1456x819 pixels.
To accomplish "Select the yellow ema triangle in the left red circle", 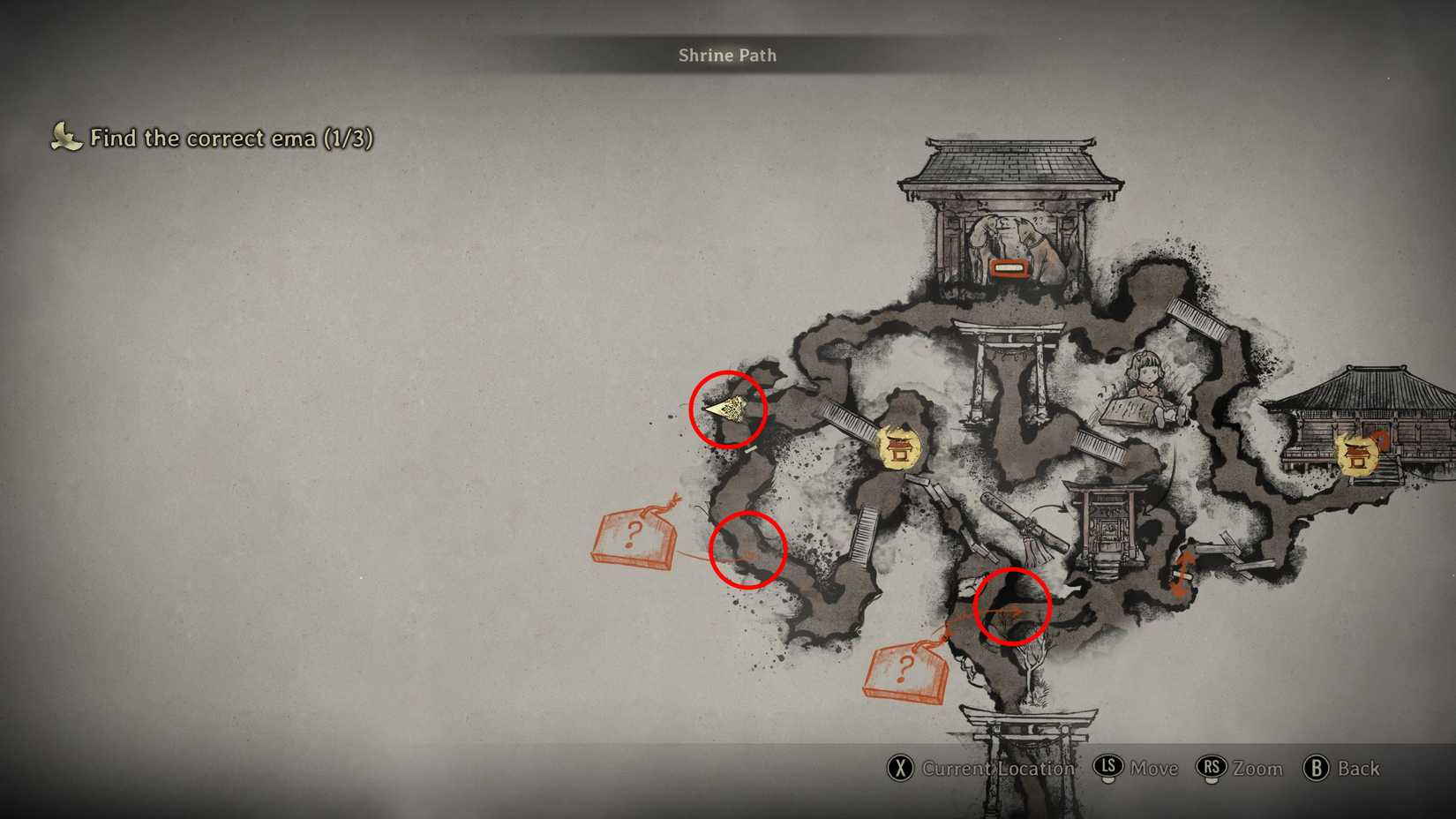I will (x=725, y=409).
